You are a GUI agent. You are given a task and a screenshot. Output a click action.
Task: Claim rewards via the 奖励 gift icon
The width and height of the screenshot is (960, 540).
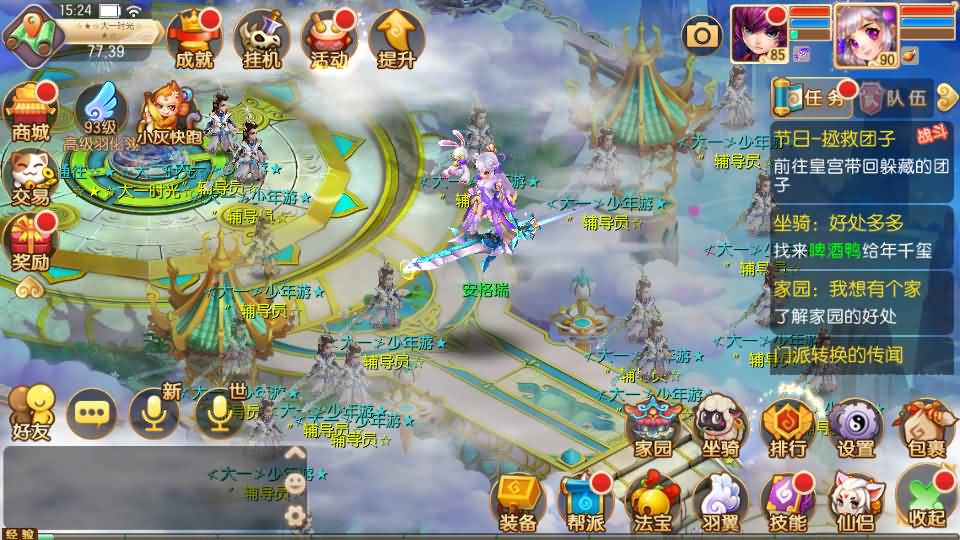pyautogui.click(x=30, y=244)
